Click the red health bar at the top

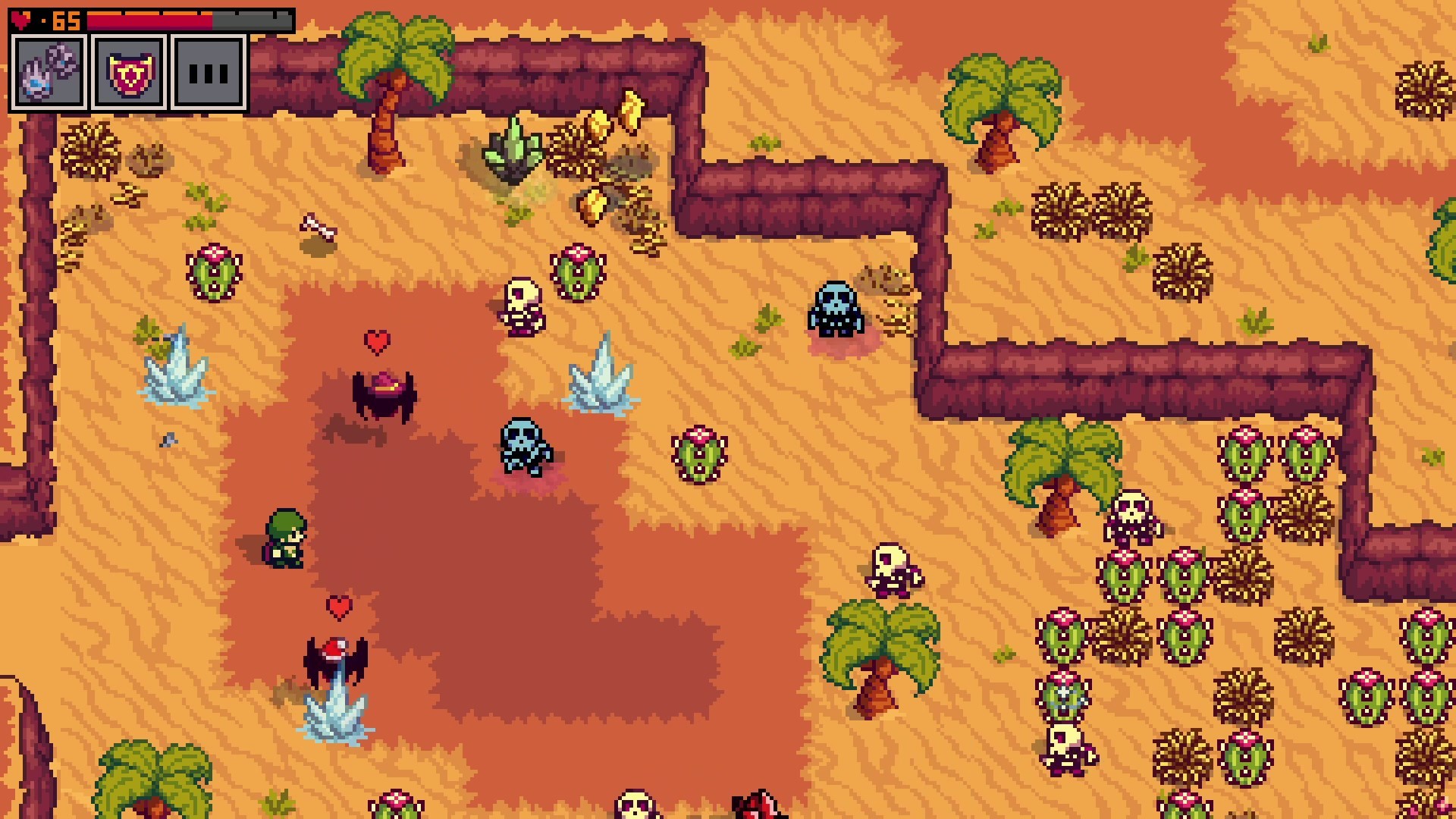point(152,21)
